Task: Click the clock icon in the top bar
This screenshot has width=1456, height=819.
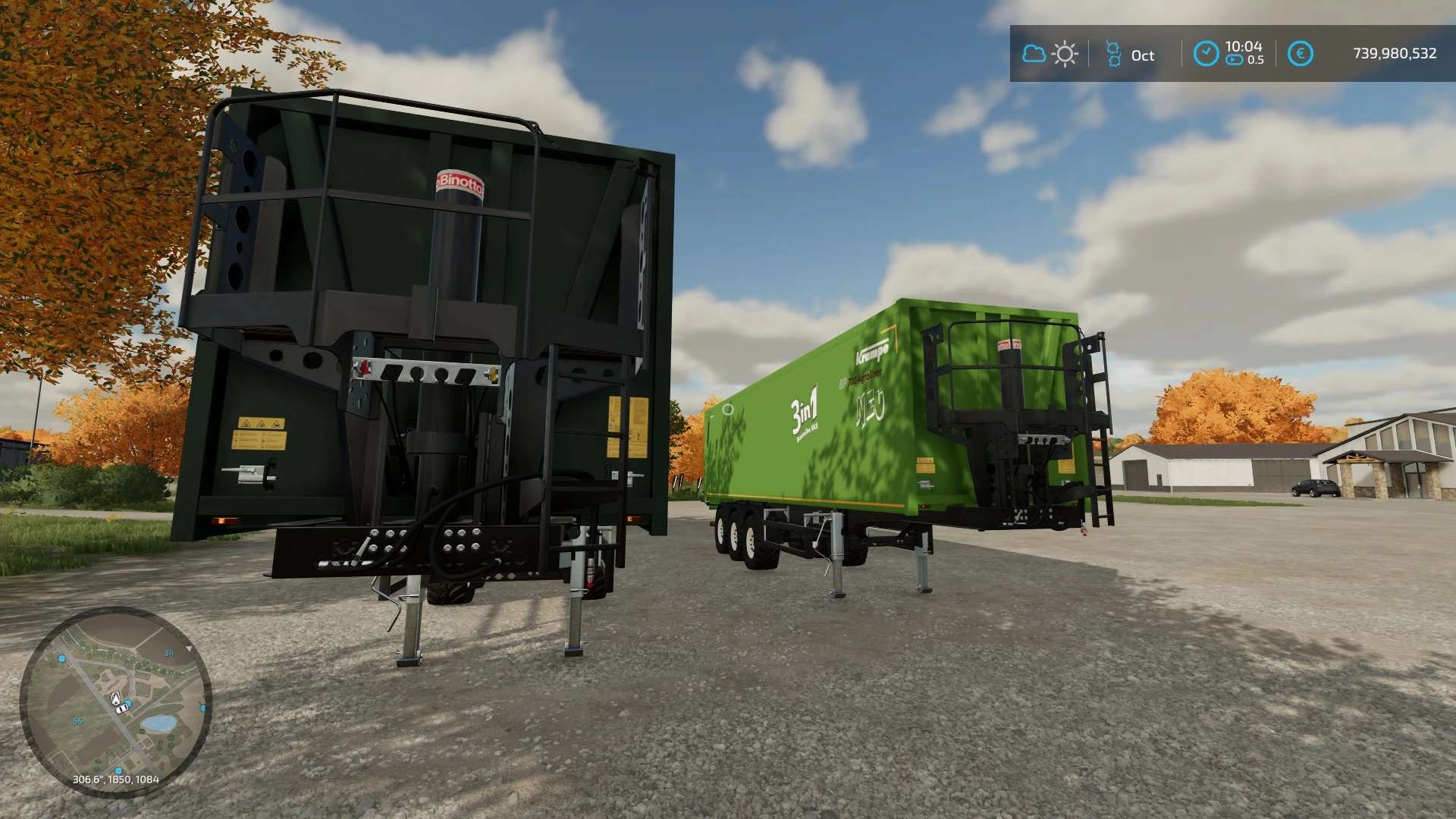Action: (1206, 54)
